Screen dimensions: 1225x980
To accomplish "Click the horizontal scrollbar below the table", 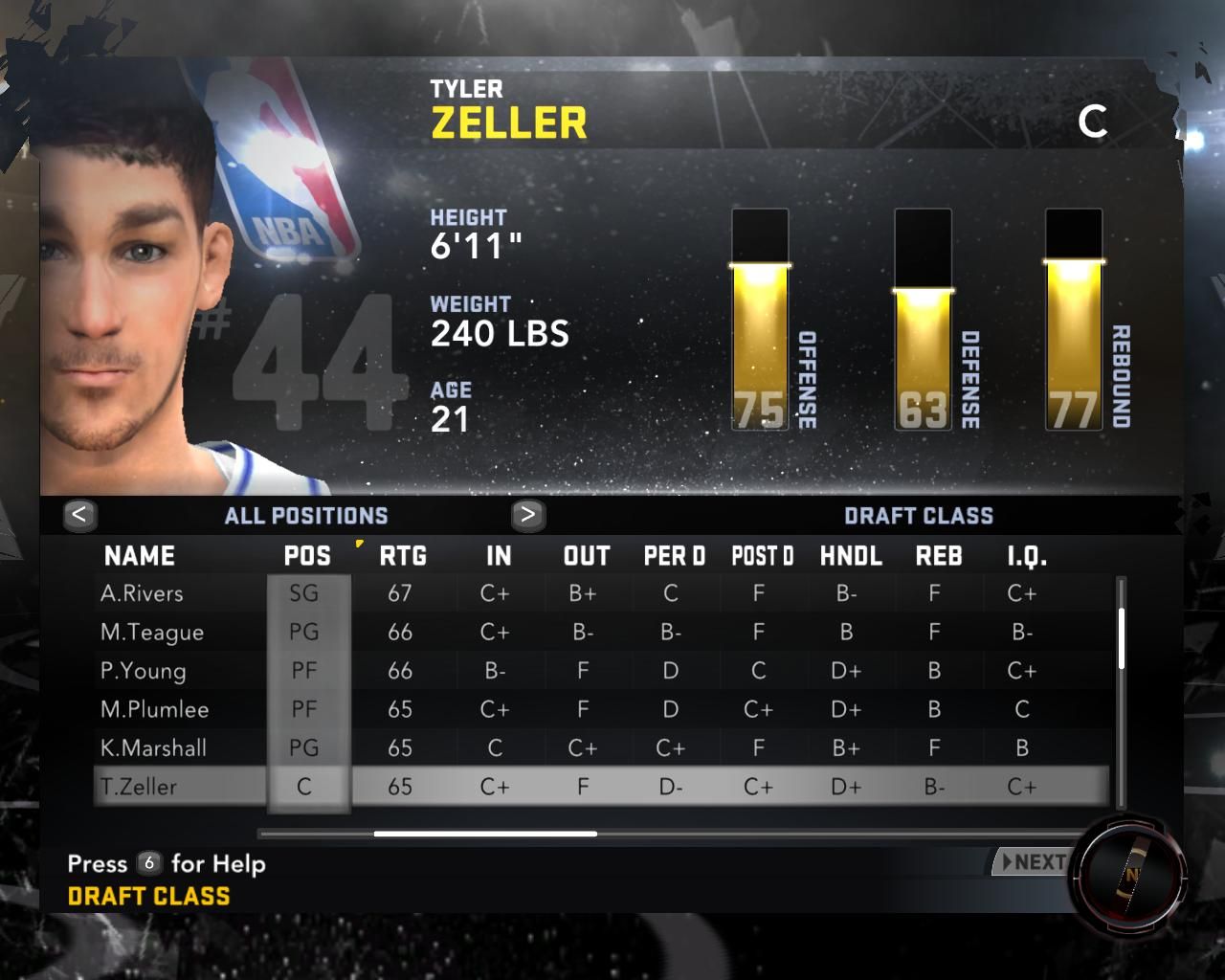I will tap(485, 834).
